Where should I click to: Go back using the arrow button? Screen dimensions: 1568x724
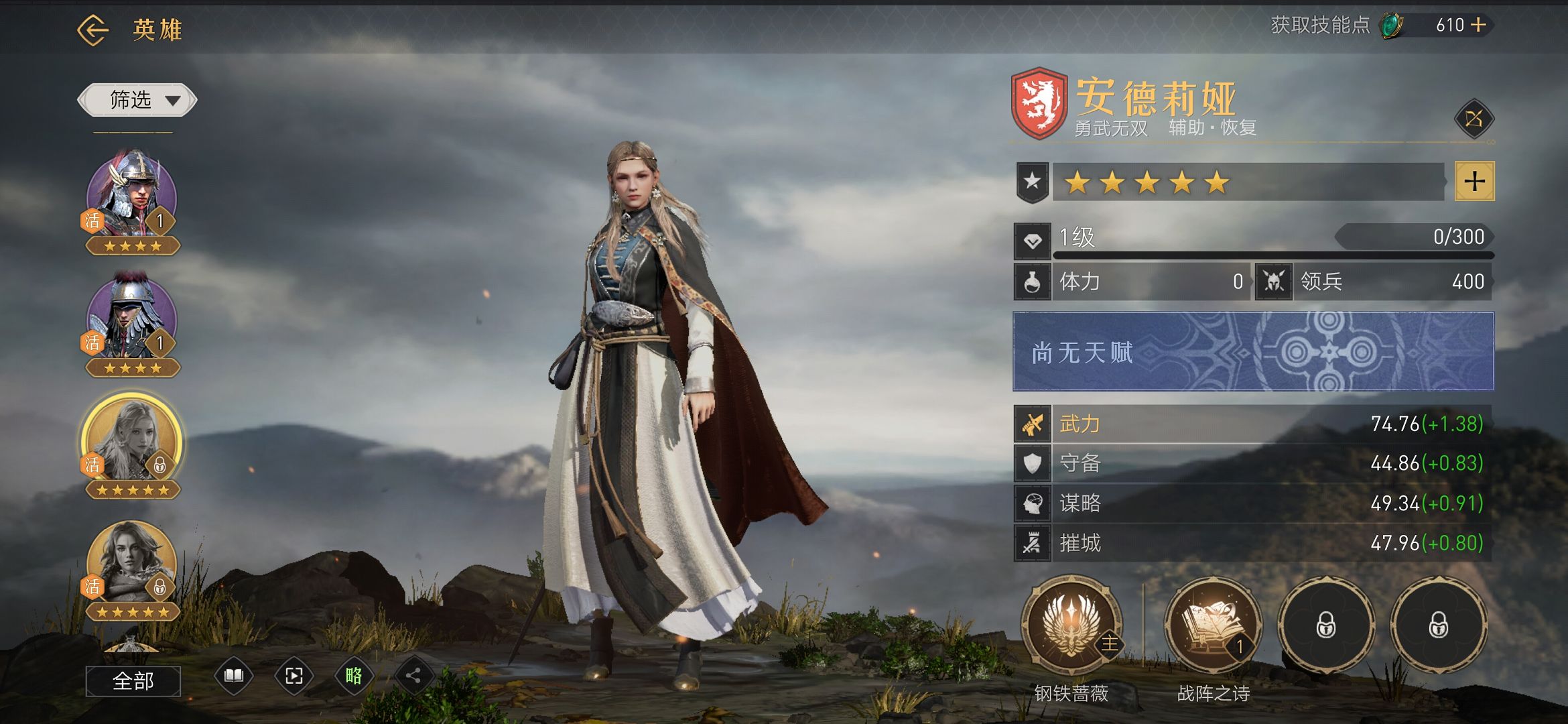[92, 30]
